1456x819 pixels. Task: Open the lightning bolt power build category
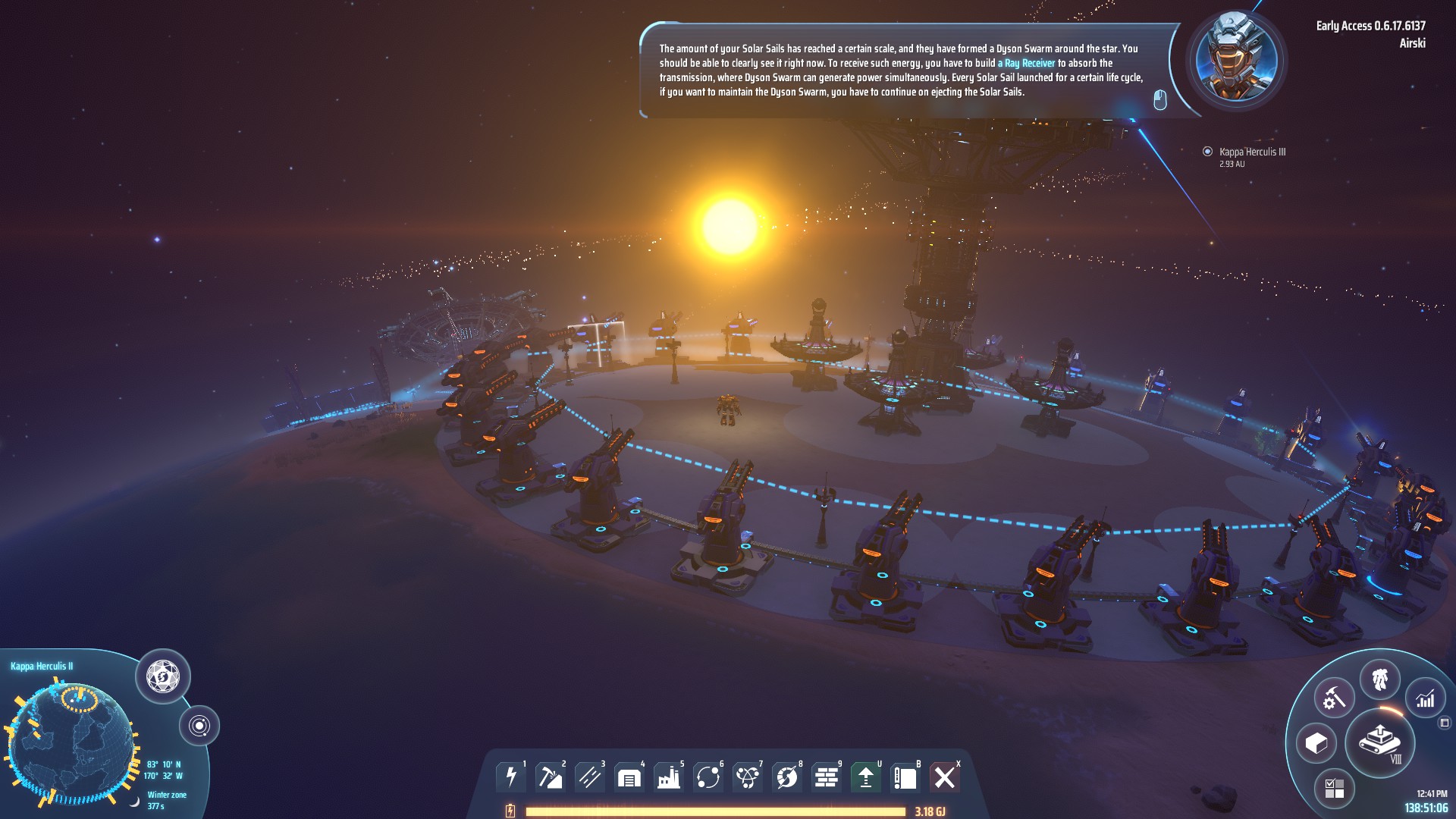tap(510, 777)
